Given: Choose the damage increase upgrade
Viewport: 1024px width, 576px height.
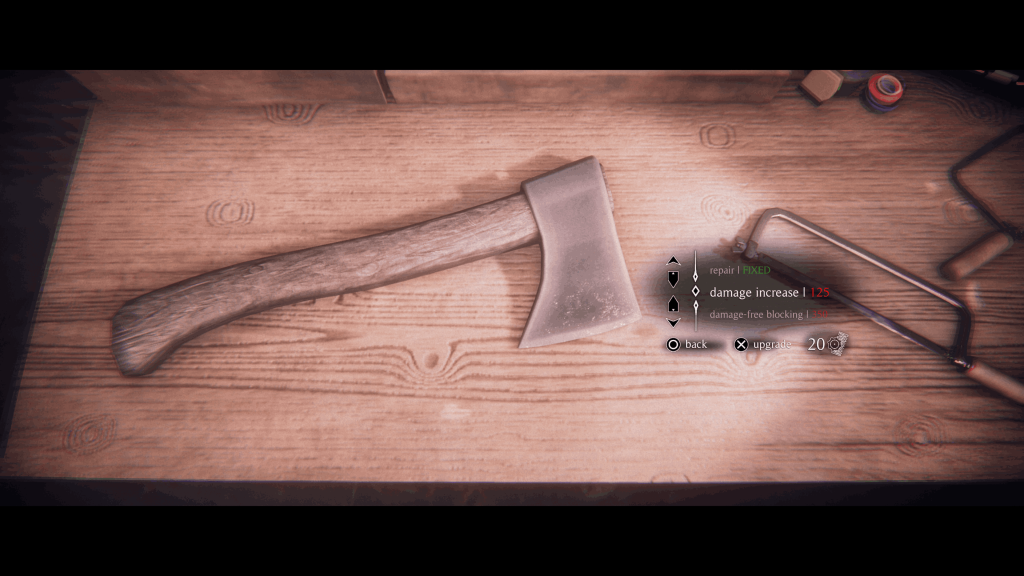Looking at the screenshot, I should click(x=768, y=292).
